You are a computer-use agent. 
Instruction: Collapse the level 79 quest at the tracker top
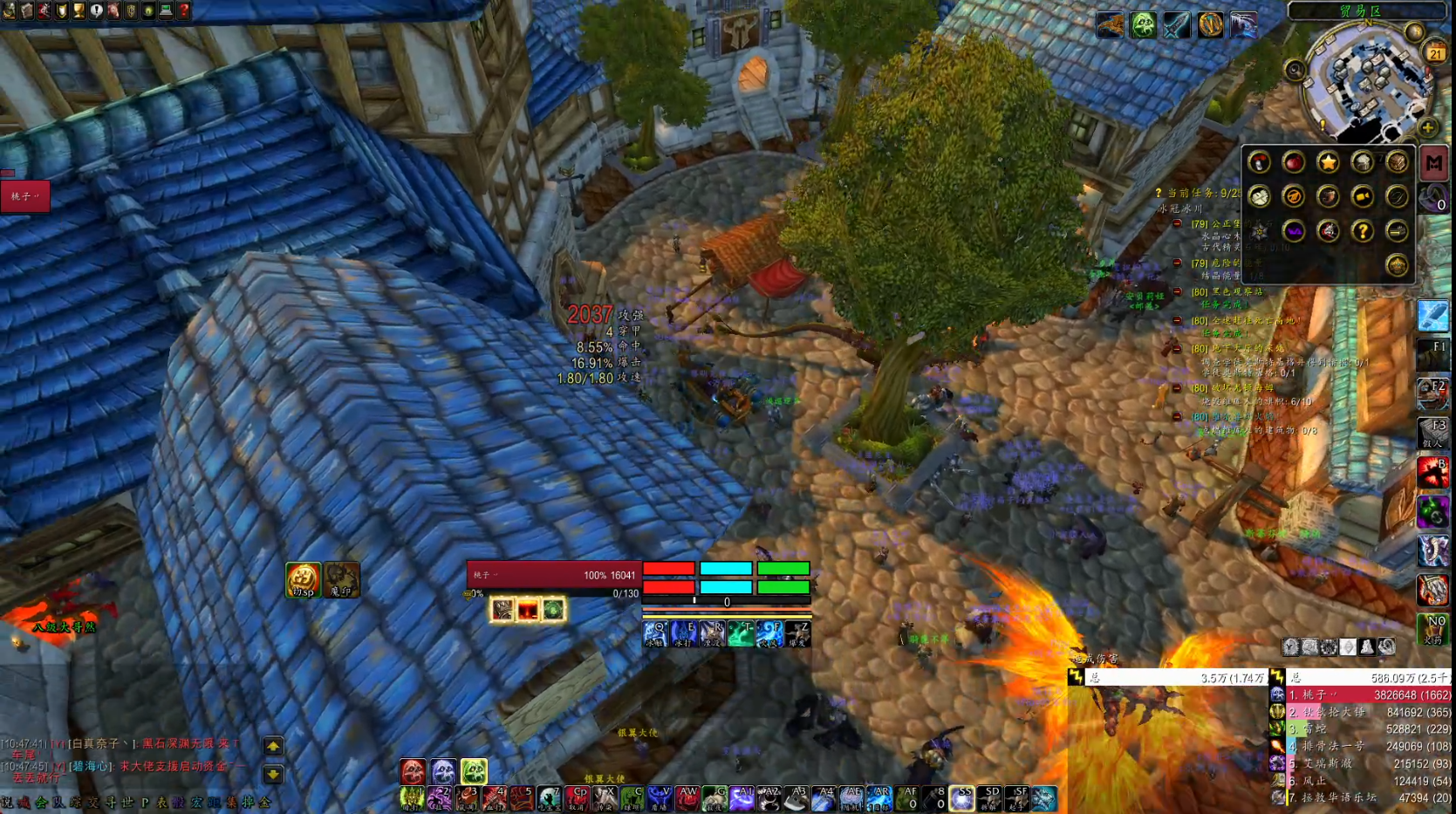(1177, 223)
